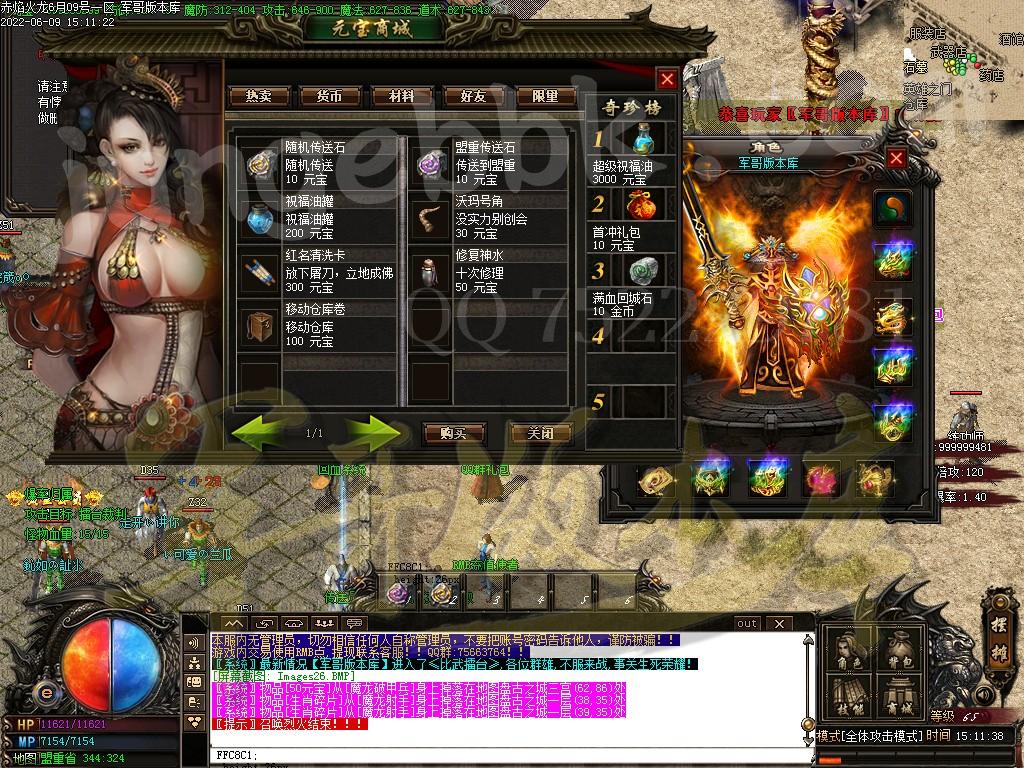
Task: Click the 购买 buy button
Action: (x=453, y=433)
